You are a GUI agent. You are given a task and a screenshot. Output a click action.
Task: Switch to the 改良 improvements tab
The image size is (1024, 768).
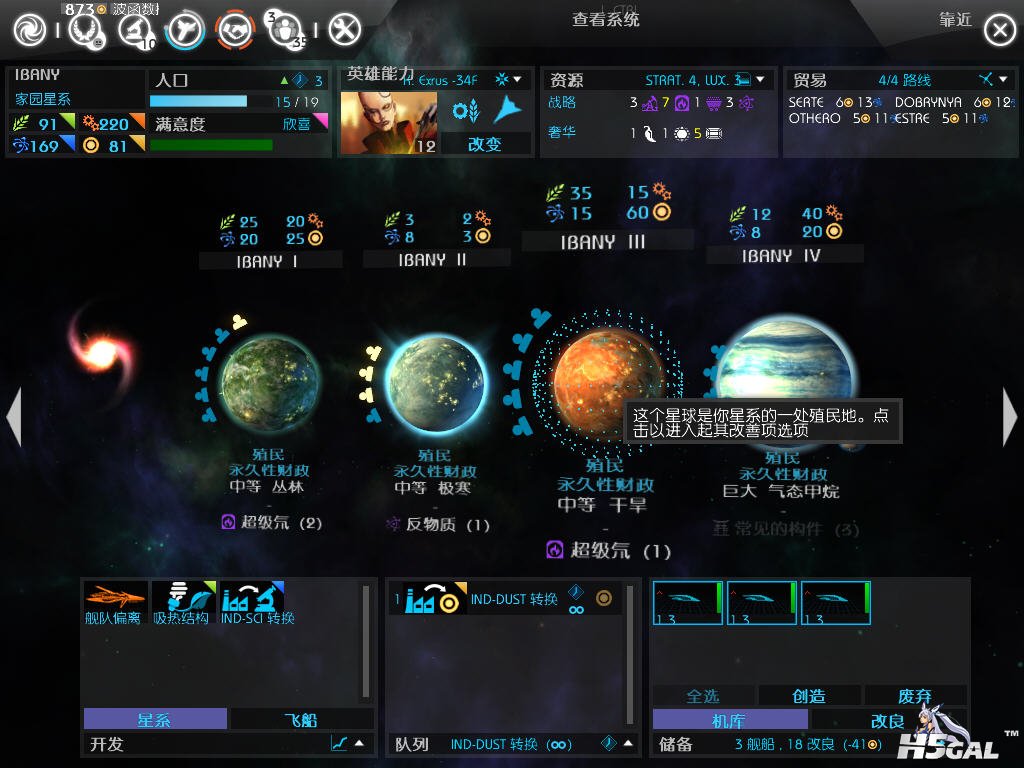(887, 720)
